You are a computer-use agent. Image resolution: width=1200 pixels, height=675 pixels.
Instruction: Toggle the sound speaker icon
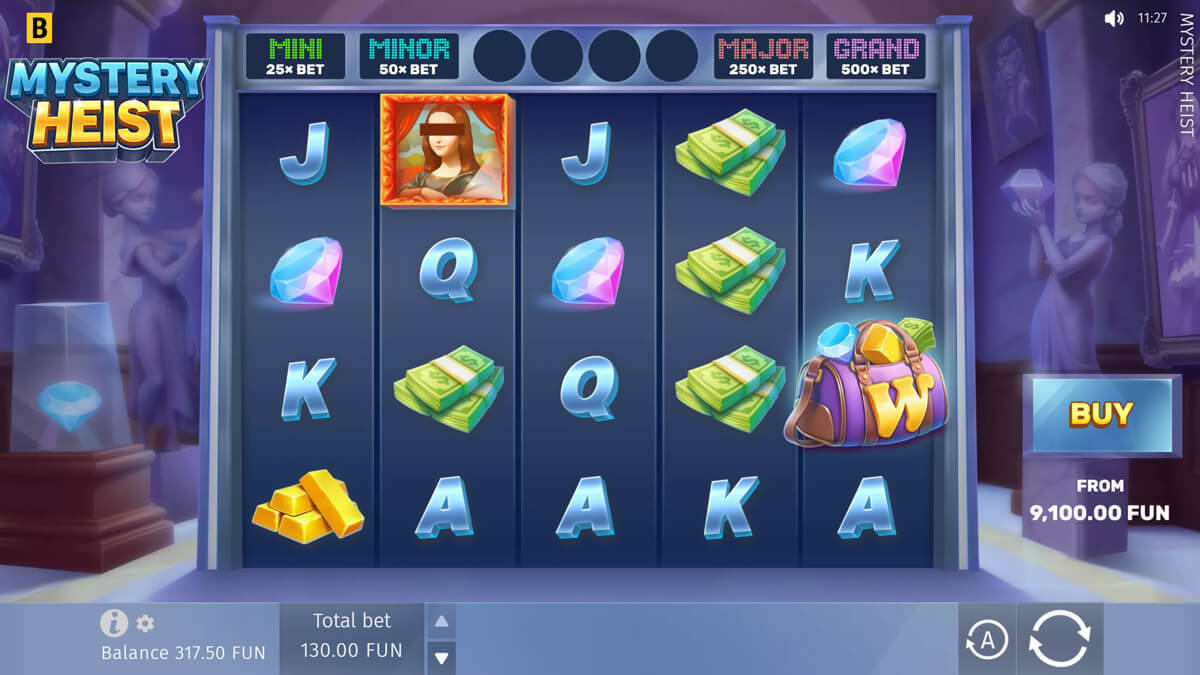point(1114,18)
